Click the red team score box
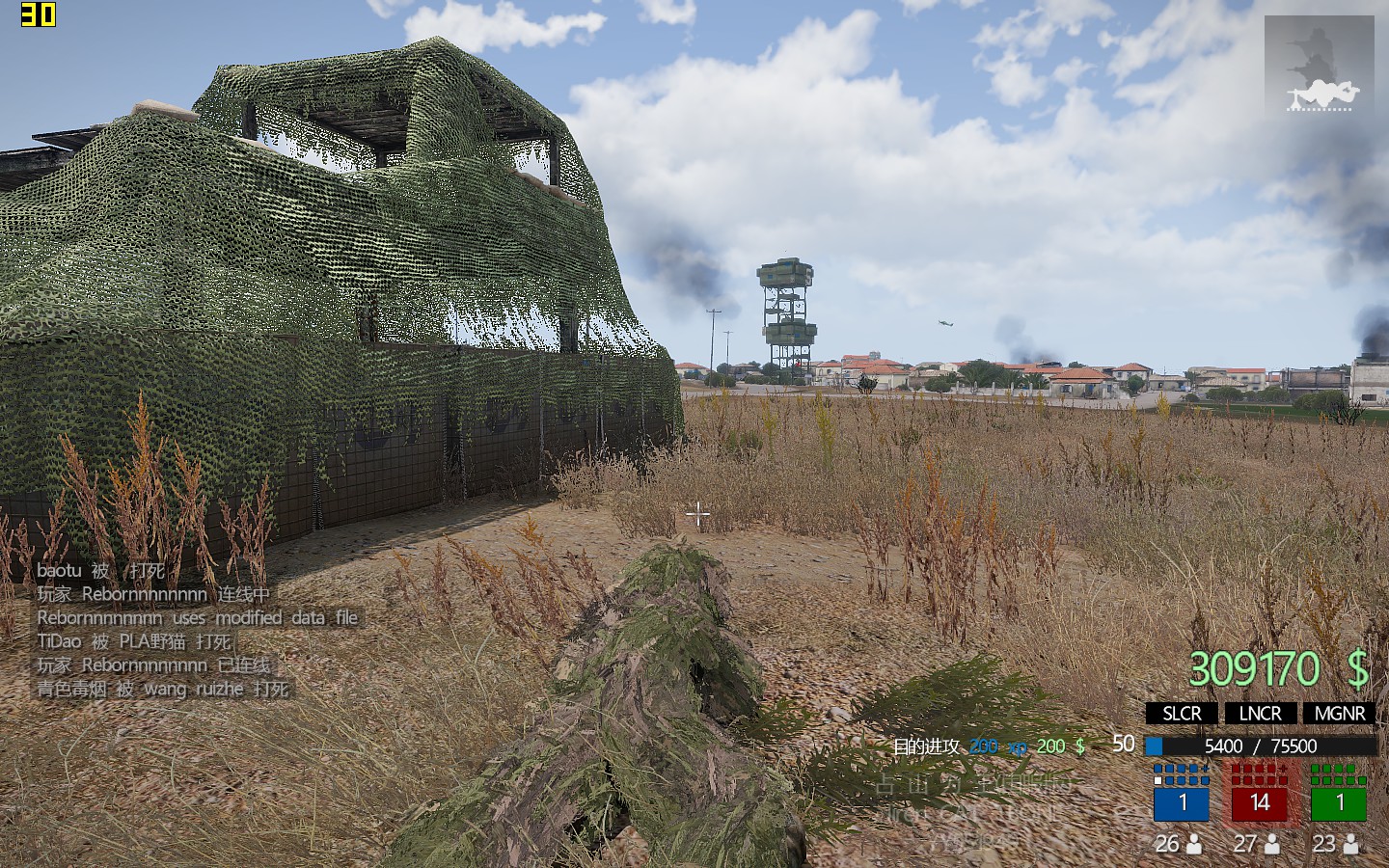This screenshot has height=868, width=1389. point(1260,802)
